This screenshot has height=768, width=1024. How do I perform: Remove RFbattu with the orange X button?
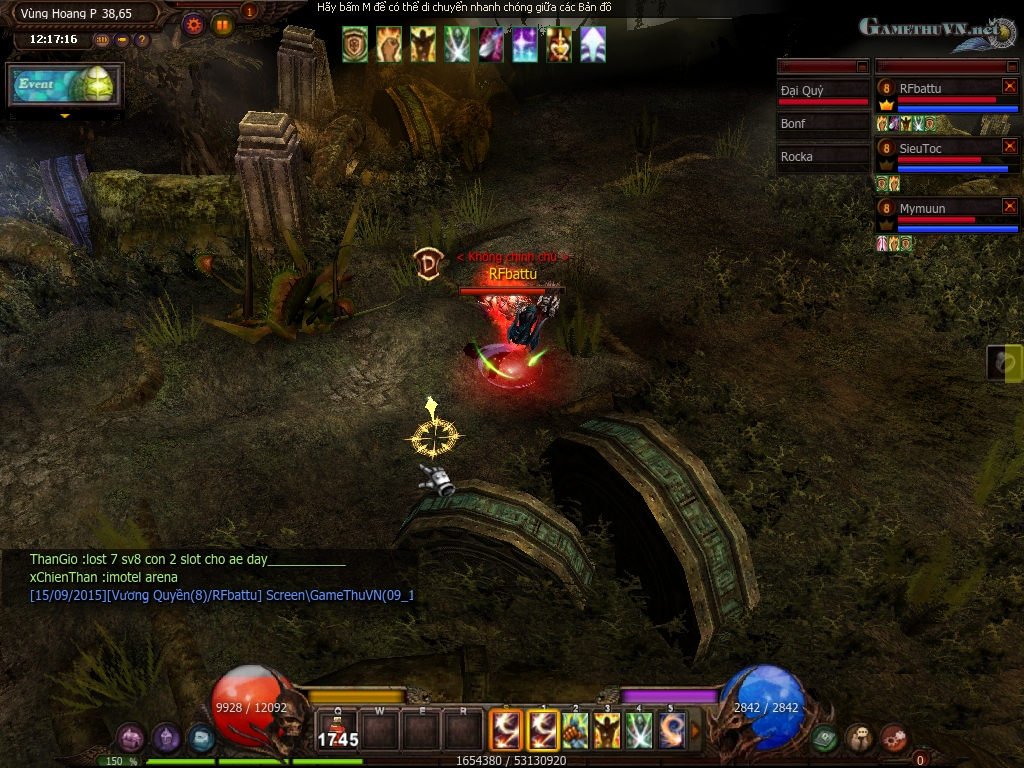(x=1009, y=87)
